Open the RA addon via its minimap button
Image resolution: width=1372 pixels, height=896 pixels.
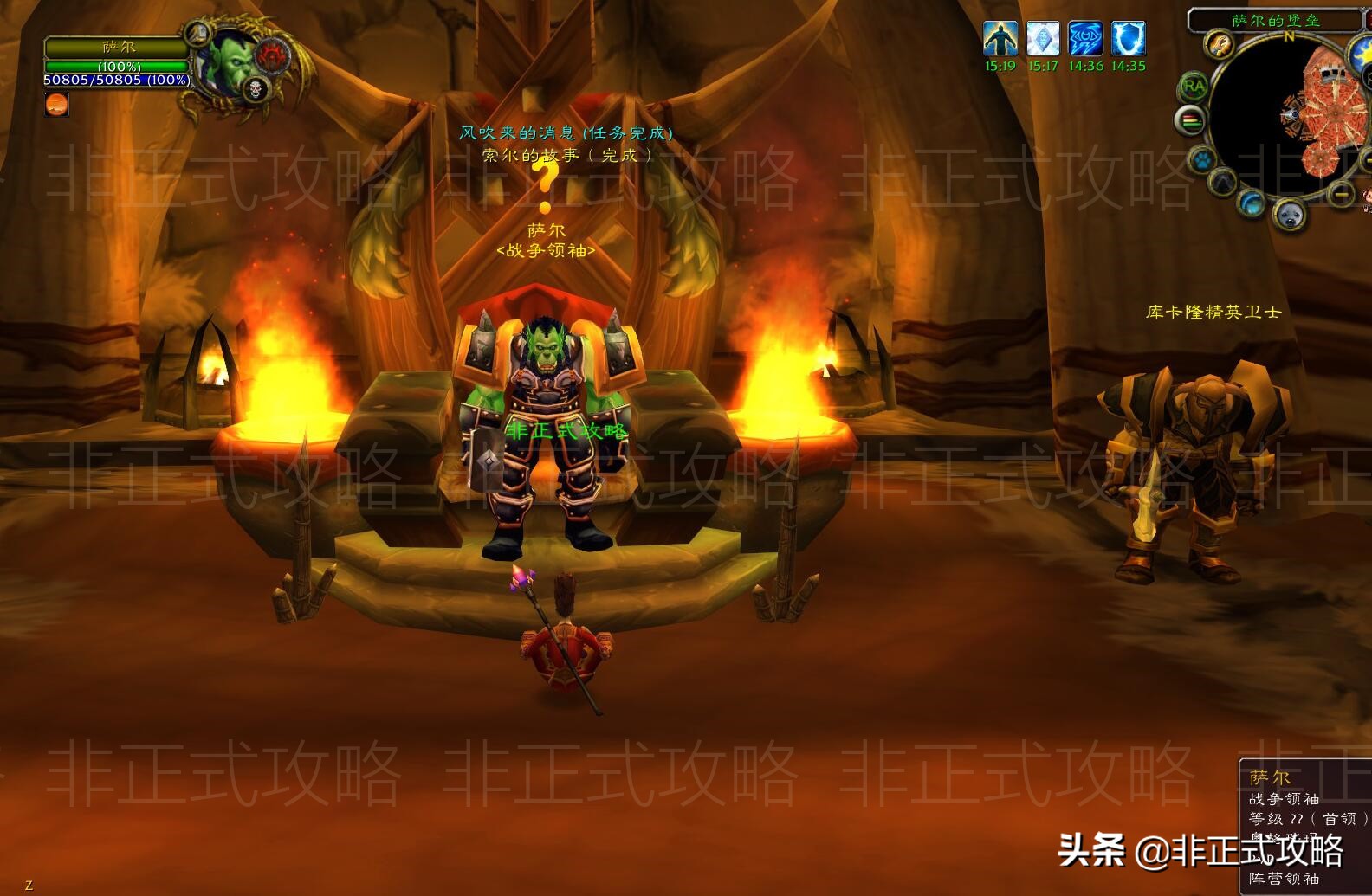coord(1194,84)
